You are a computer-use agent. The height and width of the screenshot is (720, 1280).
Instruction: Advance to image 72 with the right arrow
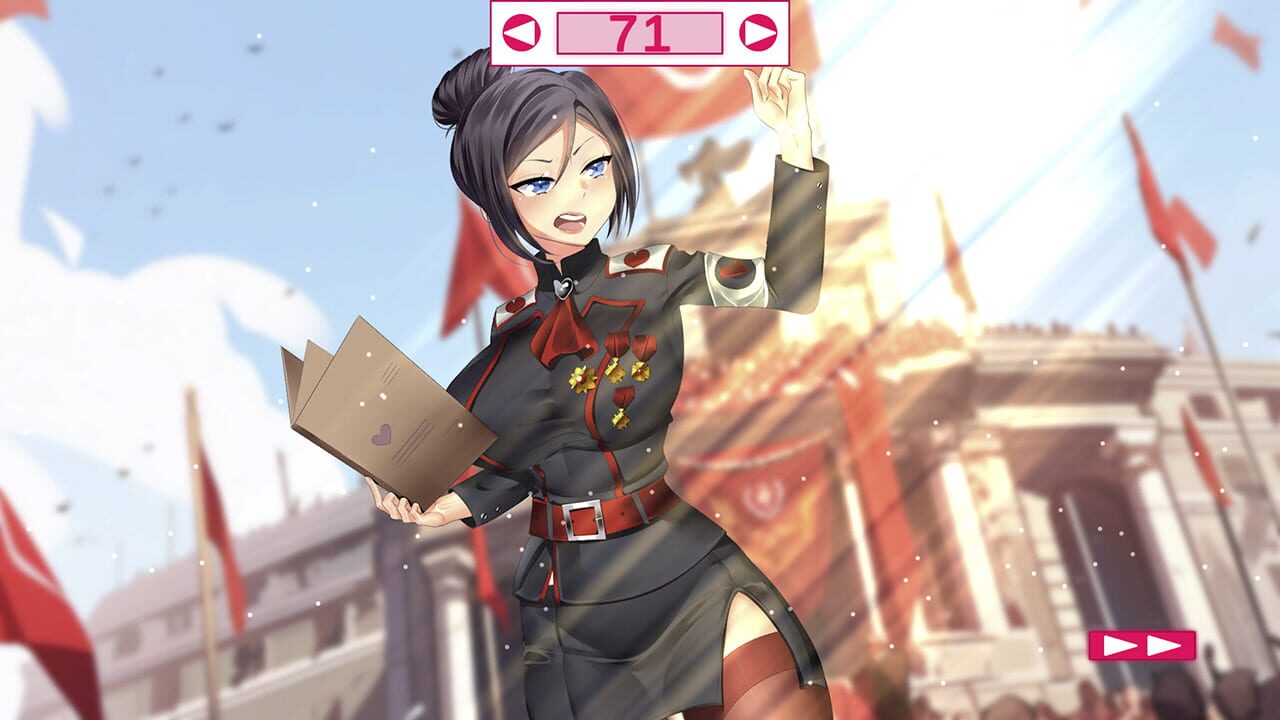pyautogui.click(x=756, y=30)
